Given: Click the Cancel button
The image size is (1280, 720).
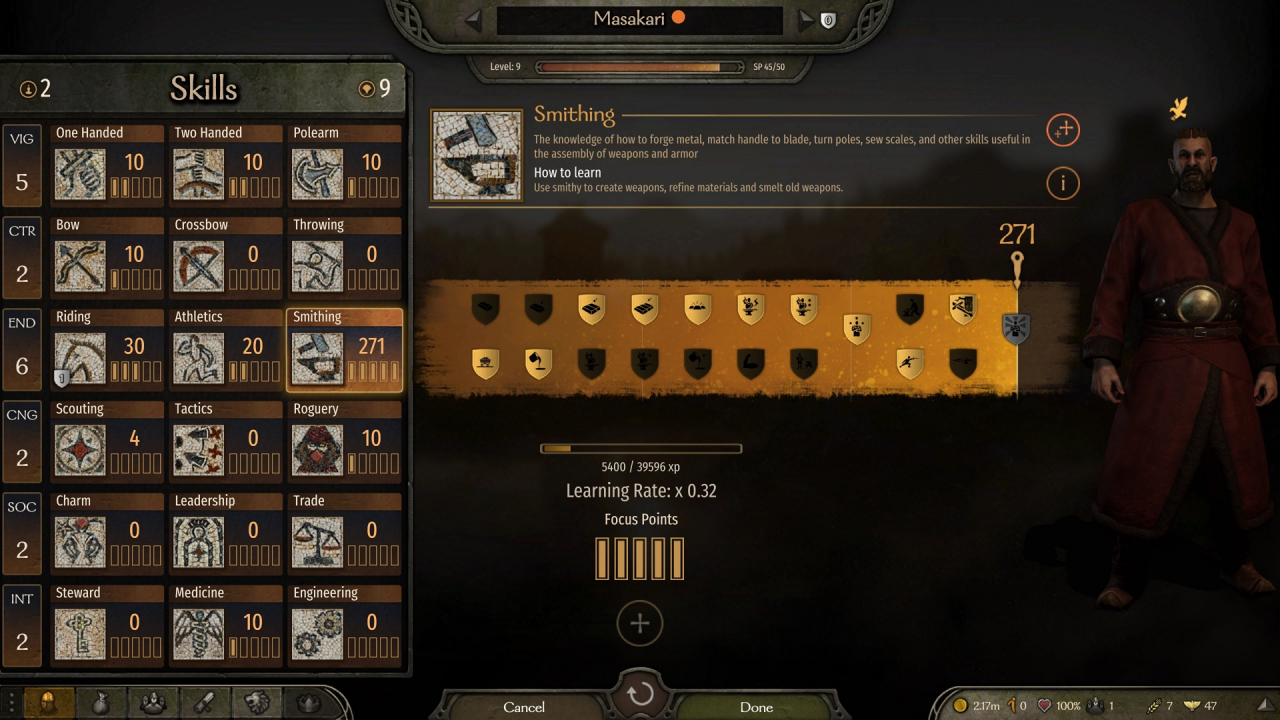Looking at the screenshot, I should (x=524, y=707).
